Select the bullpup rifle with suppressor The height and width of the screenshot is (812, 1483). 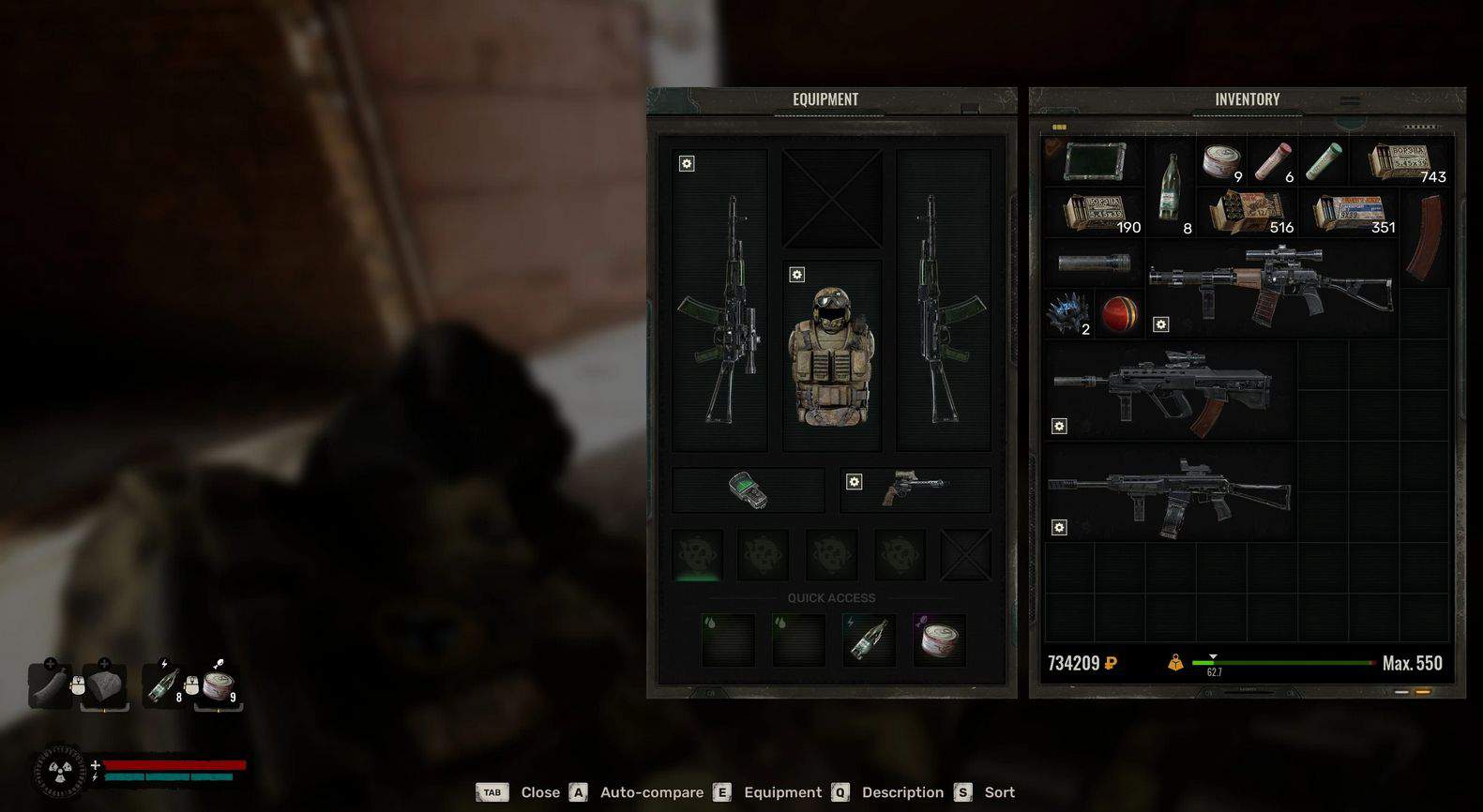coord(1168,389)
